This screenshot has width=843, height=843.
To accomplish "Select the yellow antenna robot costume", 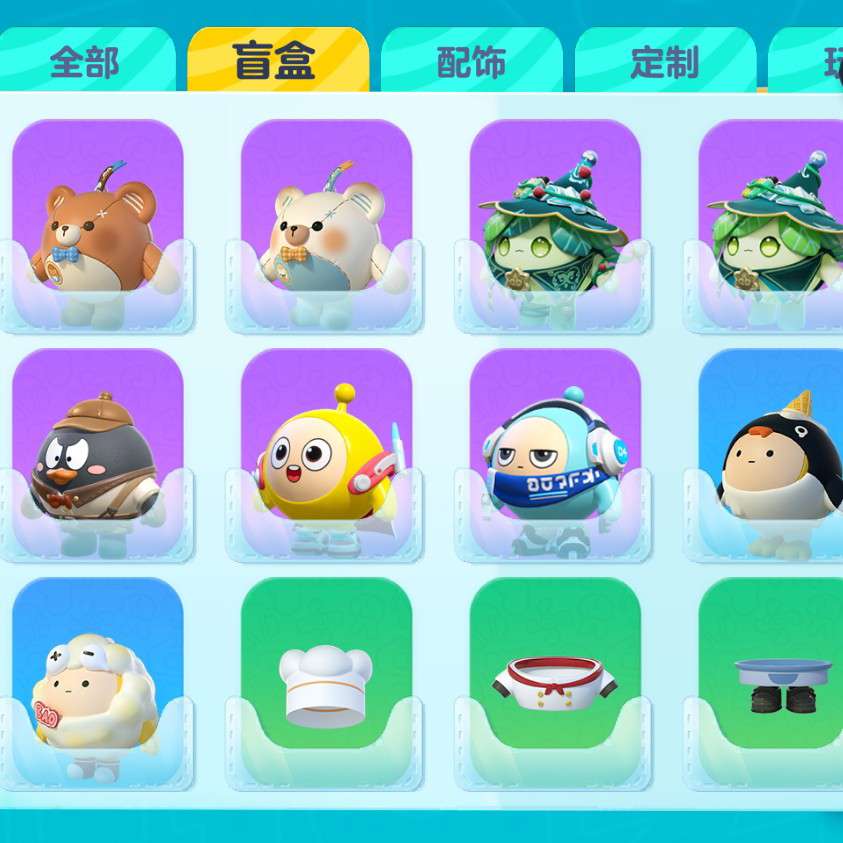I will 326,457.
